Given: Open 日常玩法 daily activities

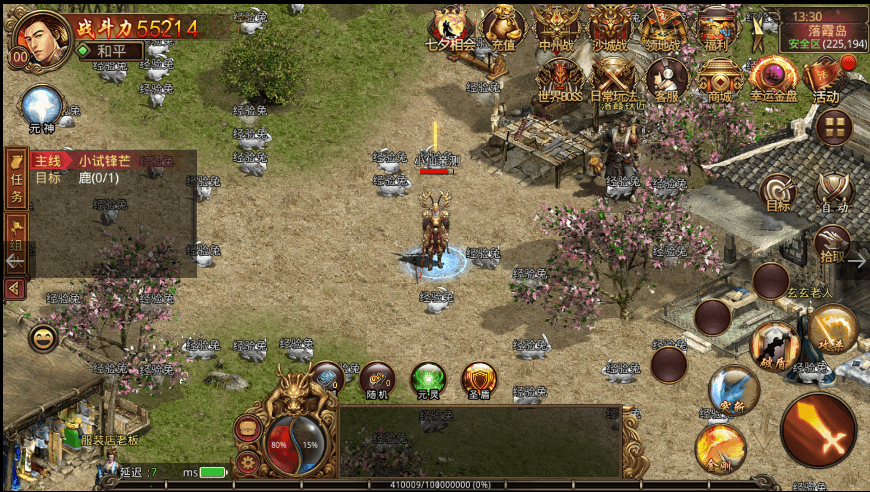Looking at the screenshot, I should click(613, 78).
